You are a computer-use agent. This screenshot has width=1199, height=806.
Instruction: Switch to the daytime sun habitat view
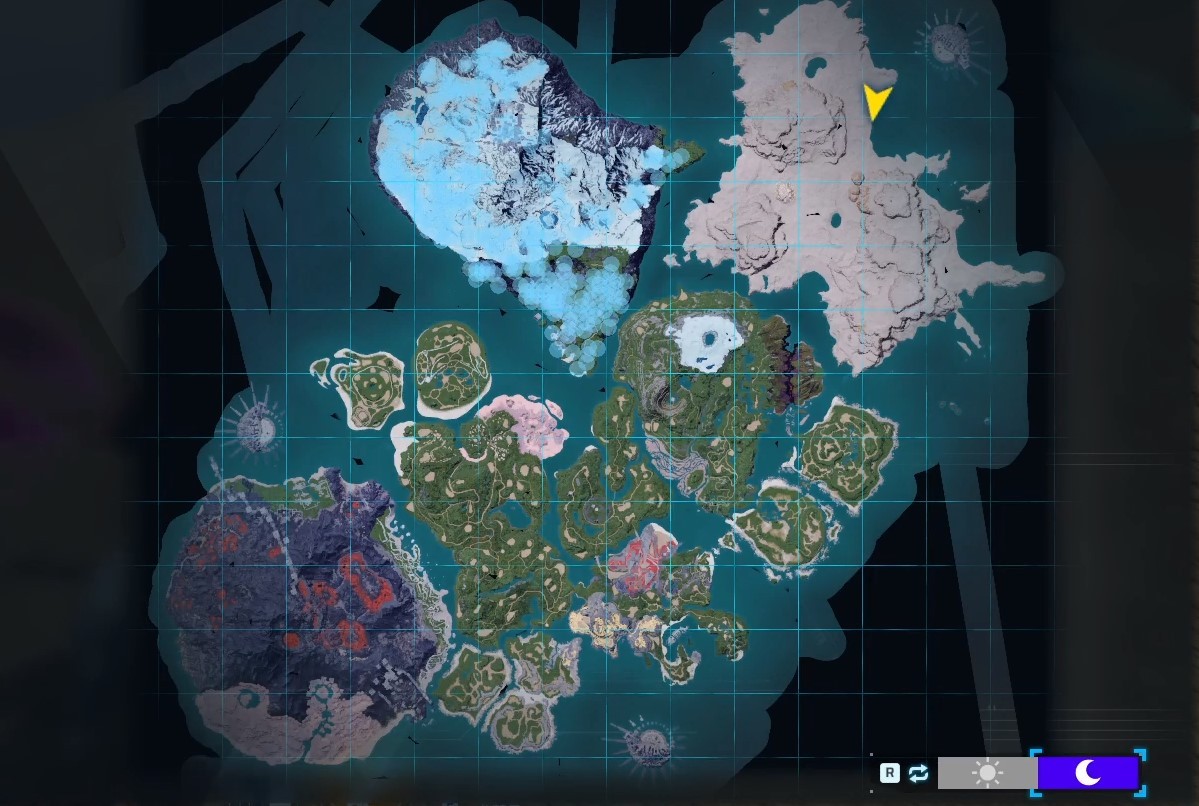point(987,773)
